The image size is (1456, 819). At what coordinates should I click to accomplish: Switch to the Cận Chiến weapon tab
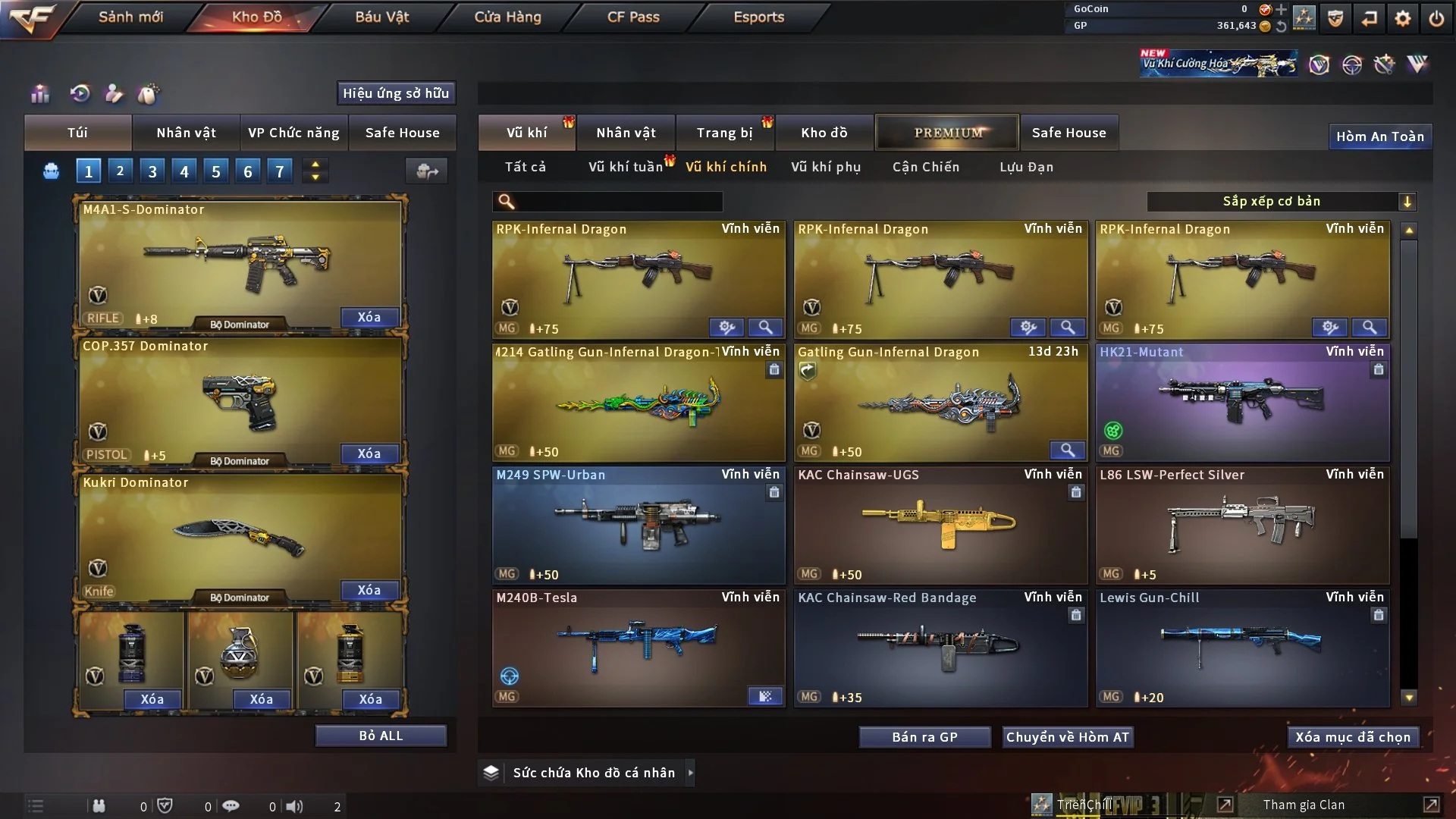[x=925, y=167]
